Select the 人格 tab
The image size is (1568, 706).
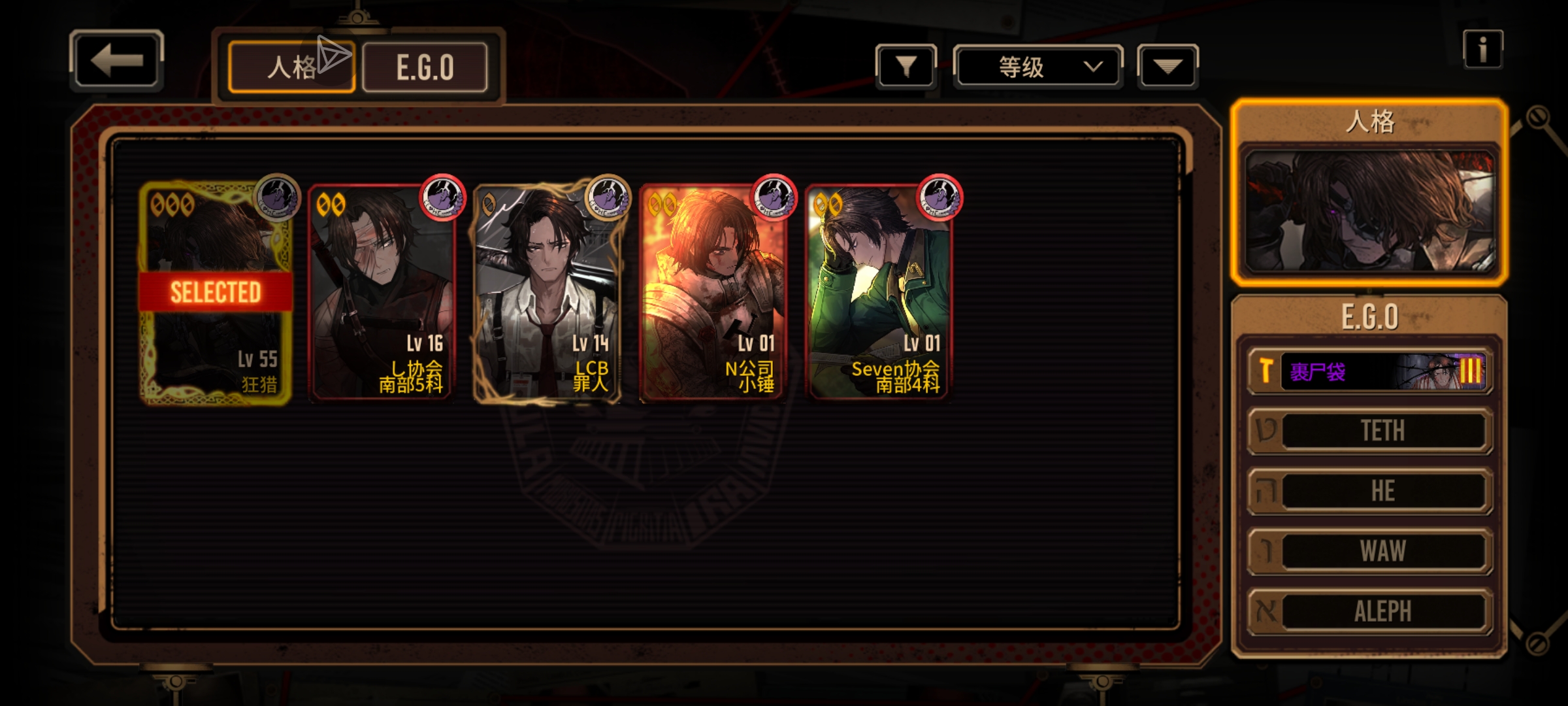(291, 67)
